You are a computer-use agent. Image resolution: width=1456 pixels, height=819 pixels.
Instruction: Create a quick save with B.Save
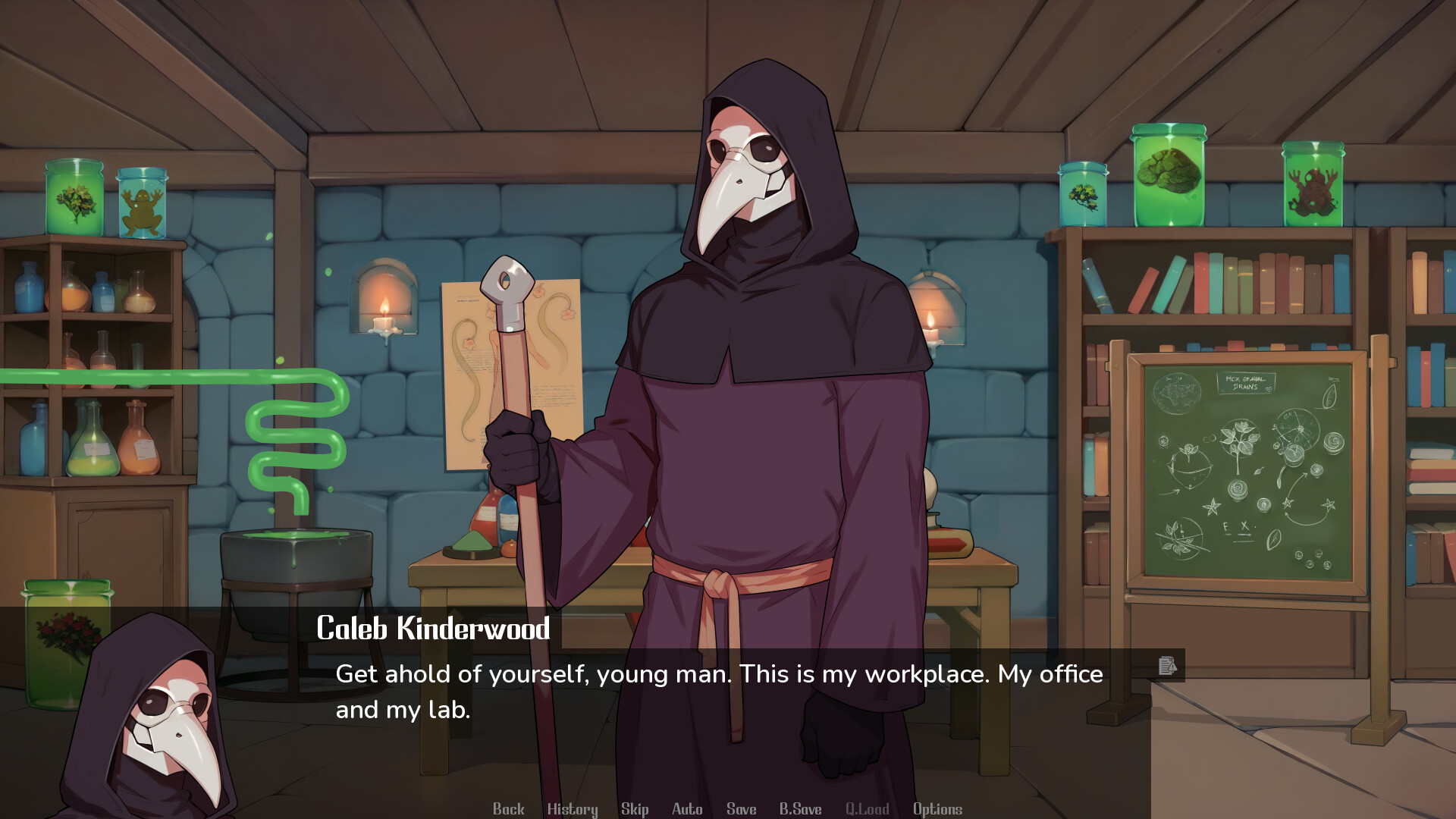802,808
